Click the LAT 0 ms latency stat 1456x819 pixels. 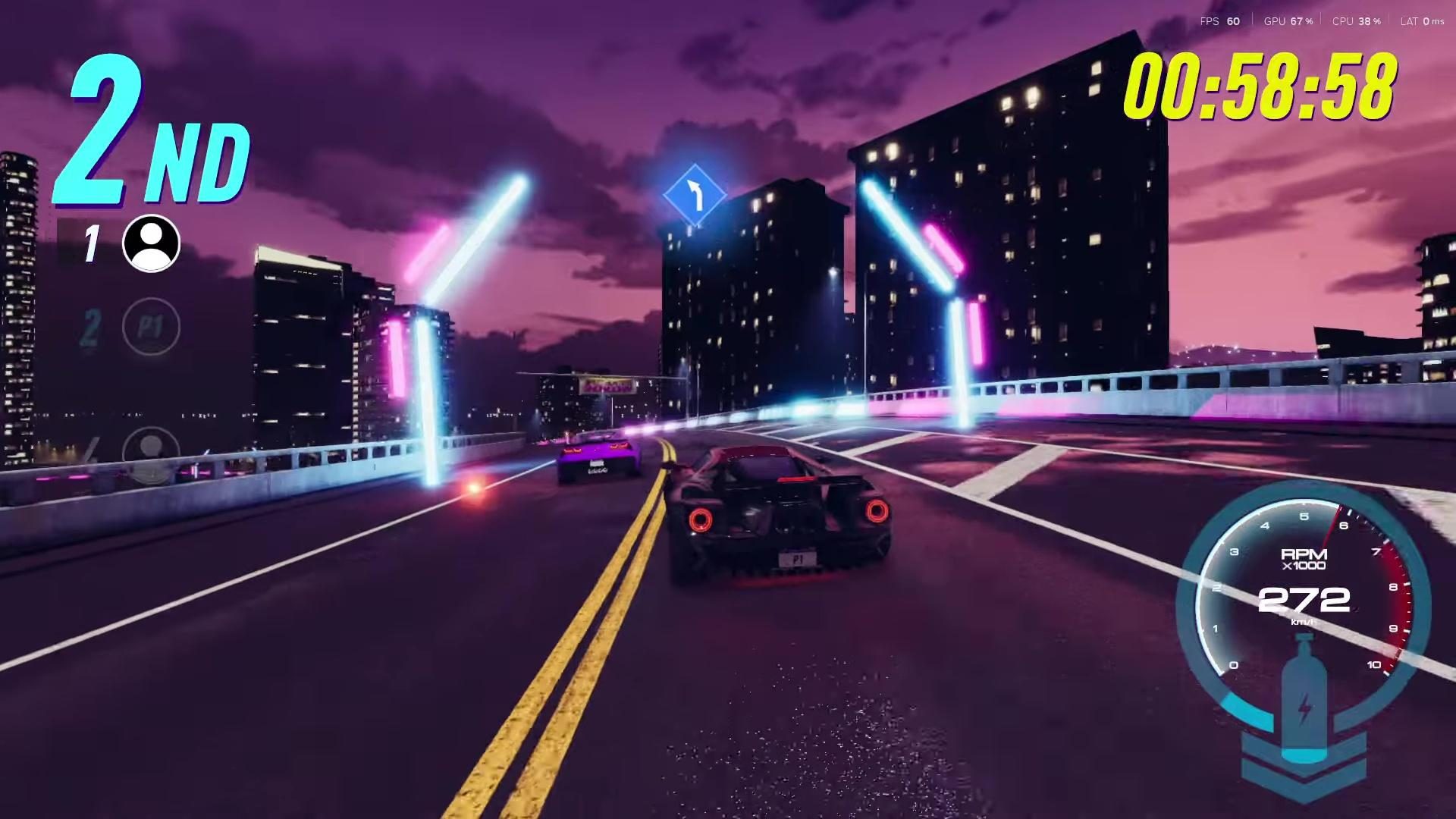click(1422, 21)
